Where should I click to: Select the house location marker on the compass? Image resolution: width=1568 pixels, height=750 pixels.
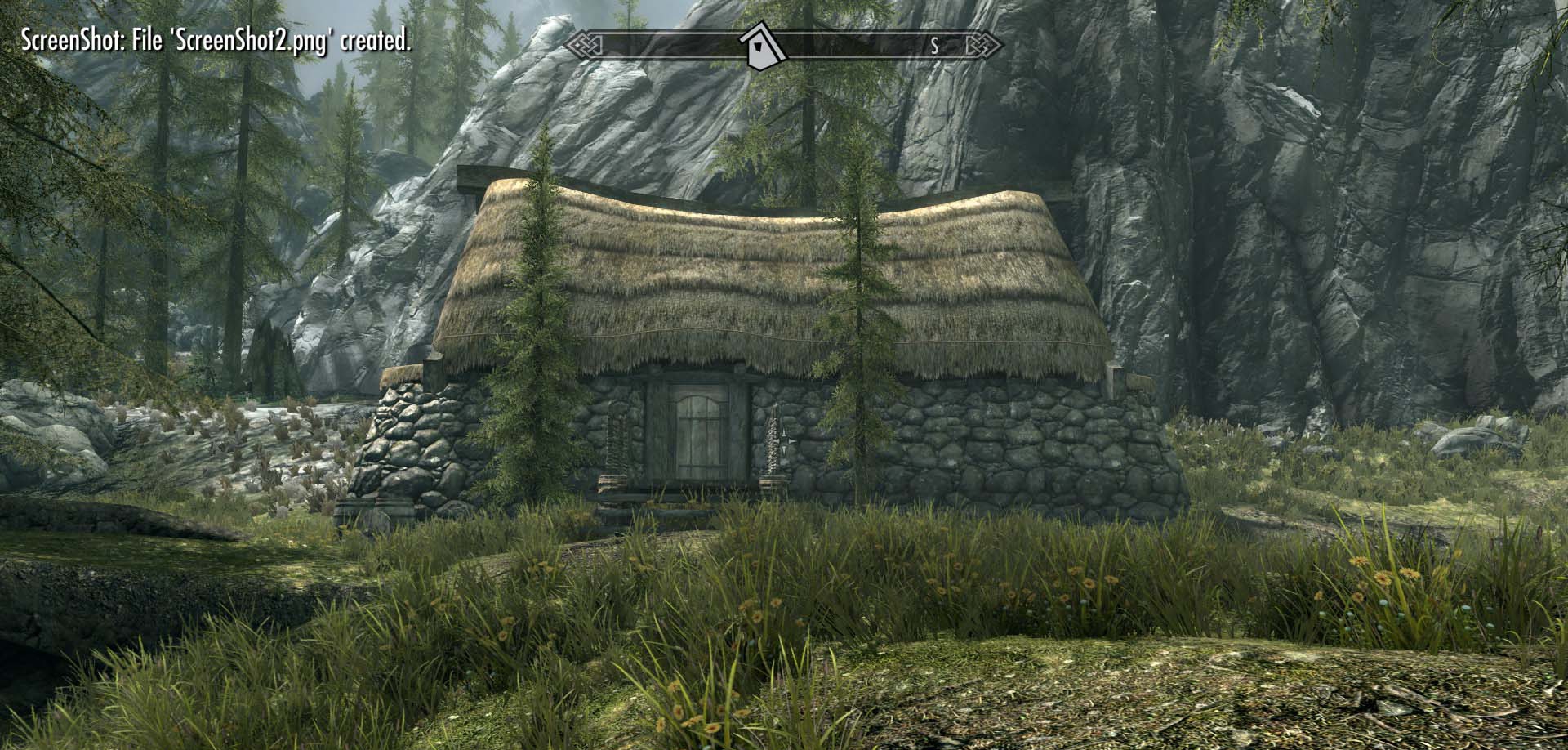761,45
